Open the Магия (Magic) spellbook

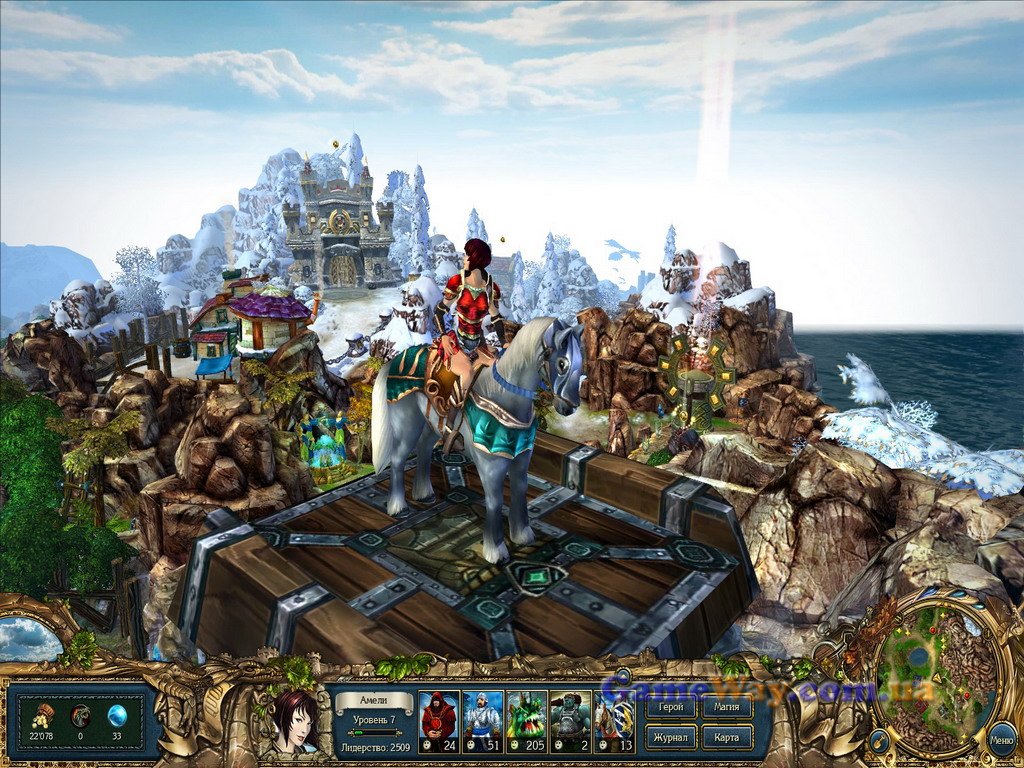728,708
